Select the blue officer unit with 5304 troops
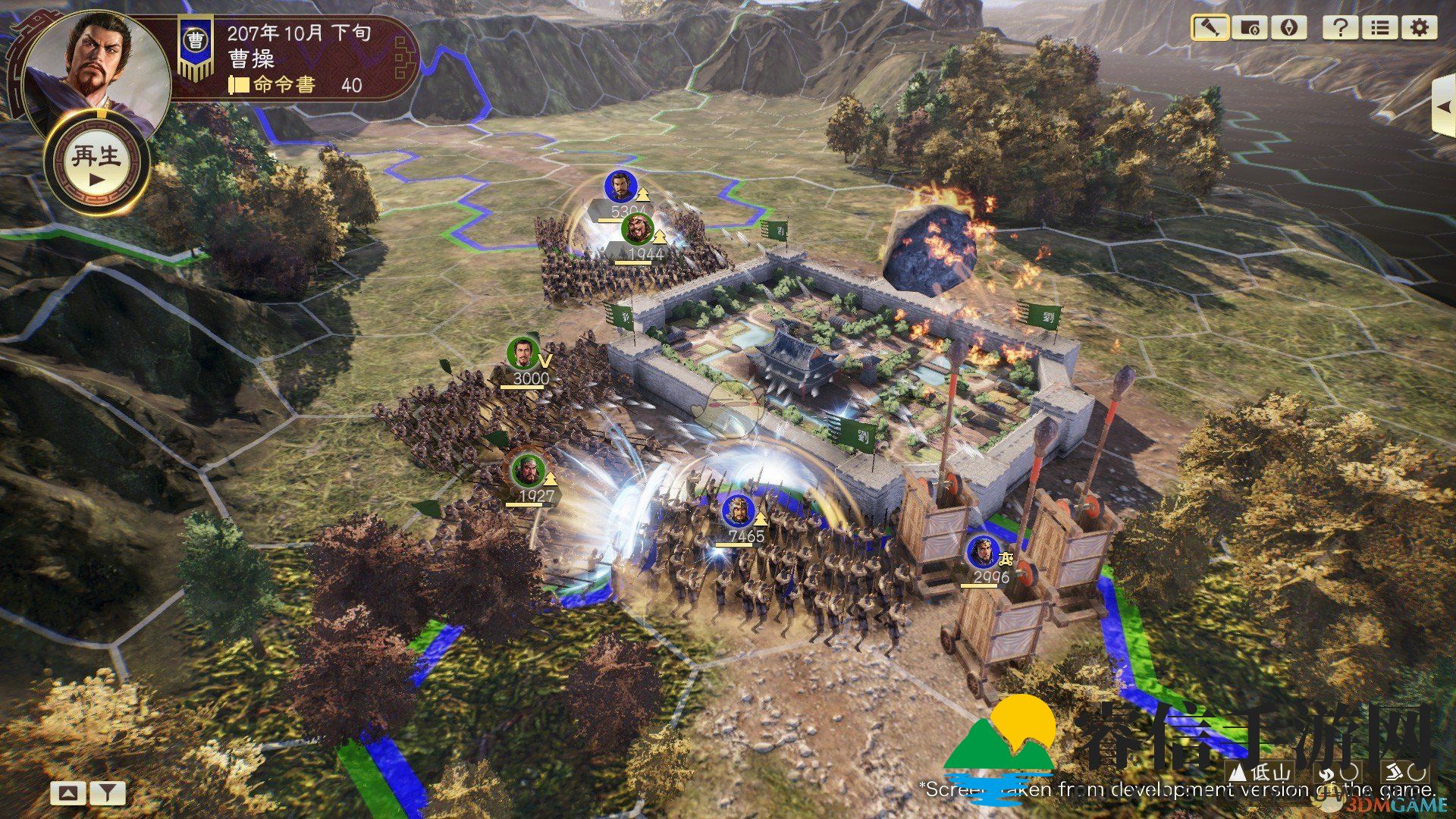Viewport: 1456px width, 819px height. [x=620, y=187]
